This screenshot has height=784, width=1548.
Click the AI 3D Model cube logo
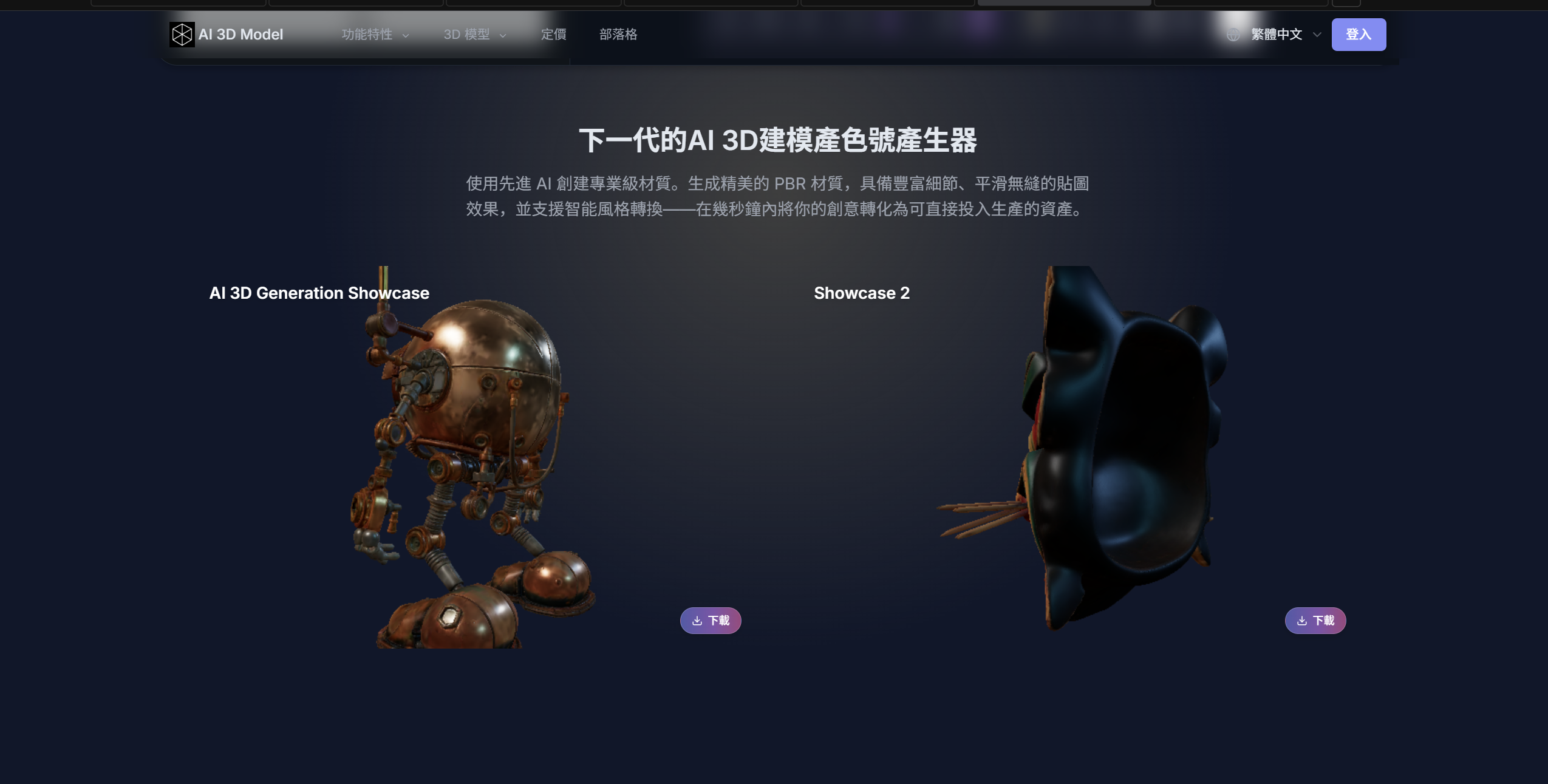click(x=182, y=34)
